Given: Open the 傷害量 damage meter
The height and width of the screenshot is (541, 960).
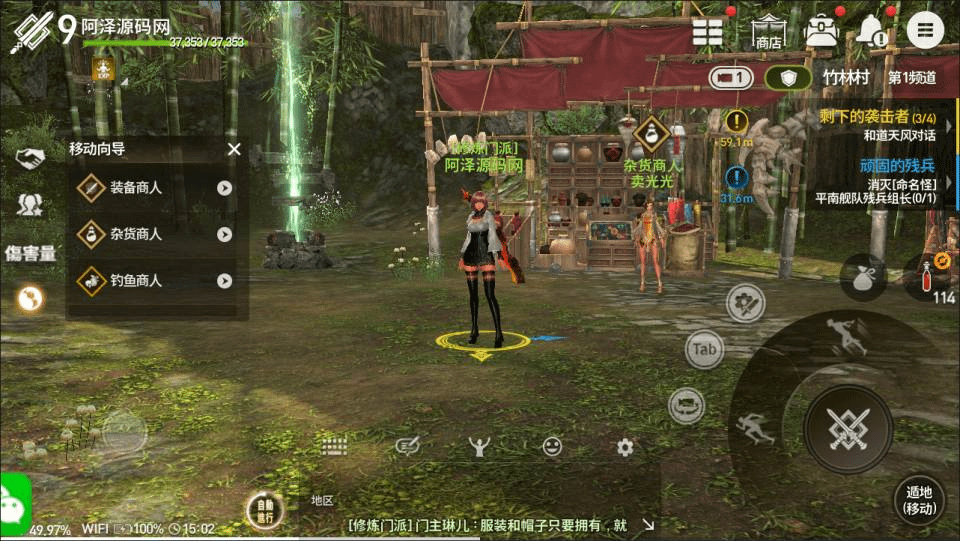Looking at the screenshot, I should point(30,253).
